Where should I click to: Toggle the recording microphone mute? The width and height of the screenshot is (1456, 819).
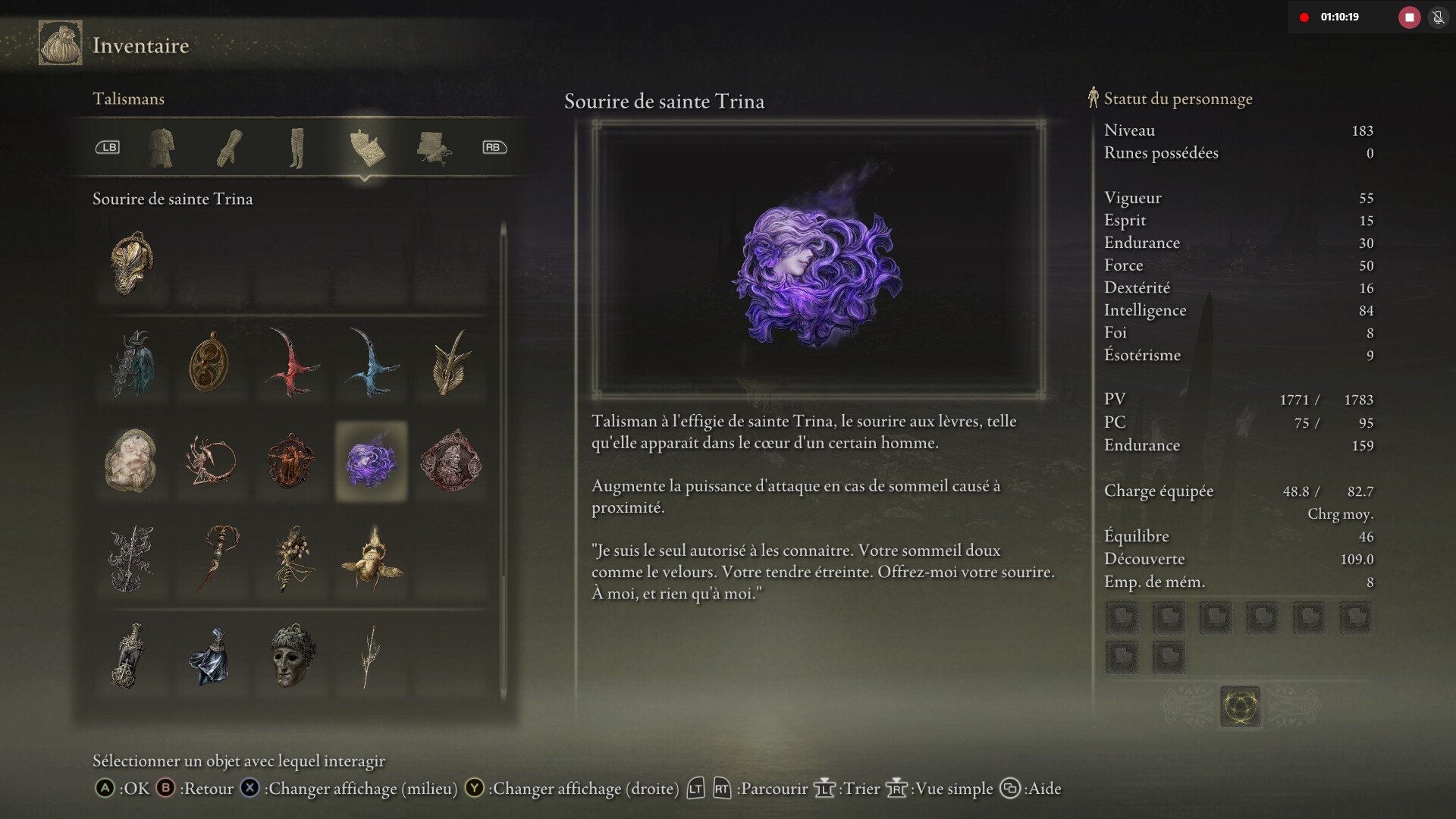pos(1438,17)
